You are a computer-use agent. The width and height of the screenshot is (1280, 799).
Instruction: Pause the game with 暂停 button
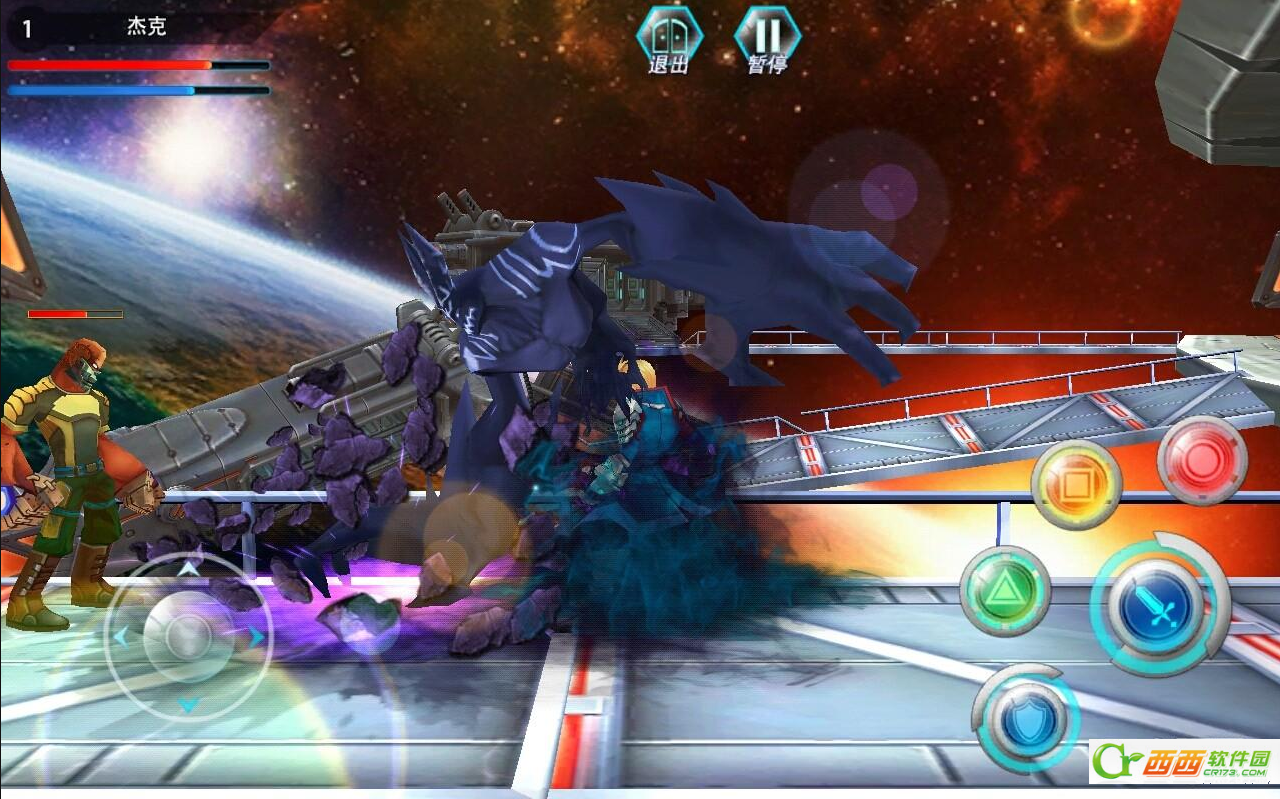point(767,40)
